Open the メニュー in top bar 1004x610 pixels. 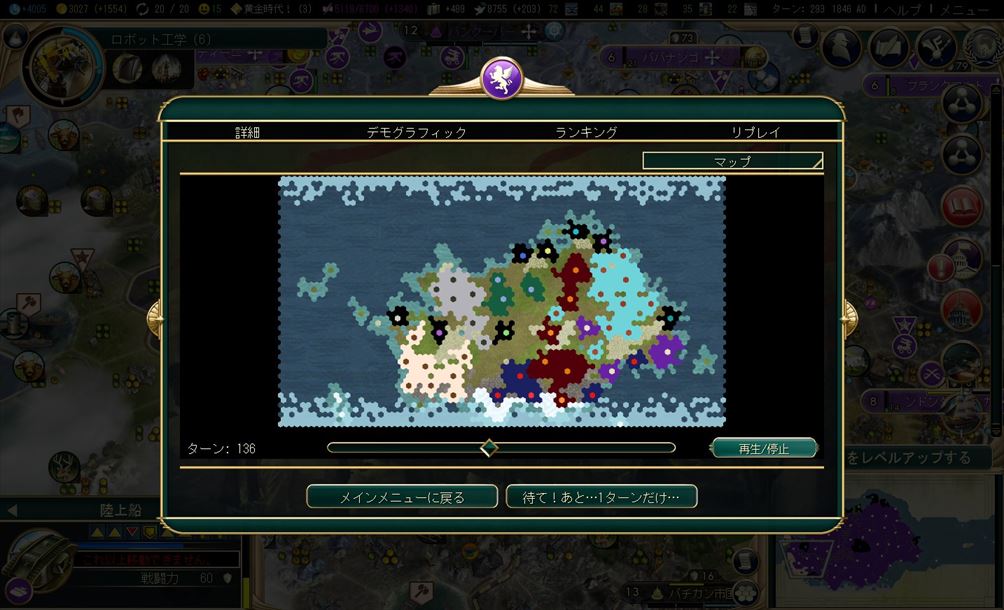(x=973, y=8)
